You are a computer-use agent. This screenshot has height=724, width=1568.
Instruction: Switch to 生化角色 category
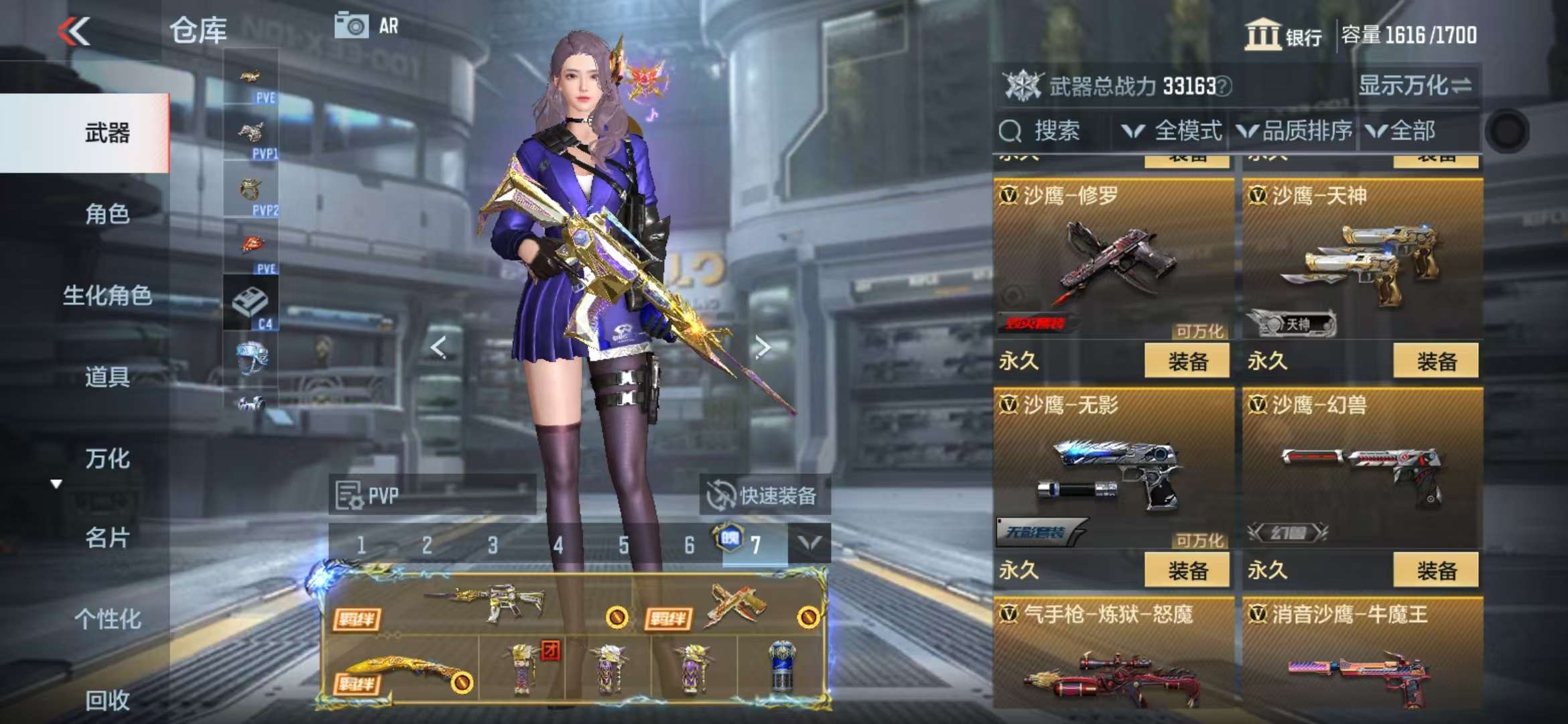click(x=107, y=296)
